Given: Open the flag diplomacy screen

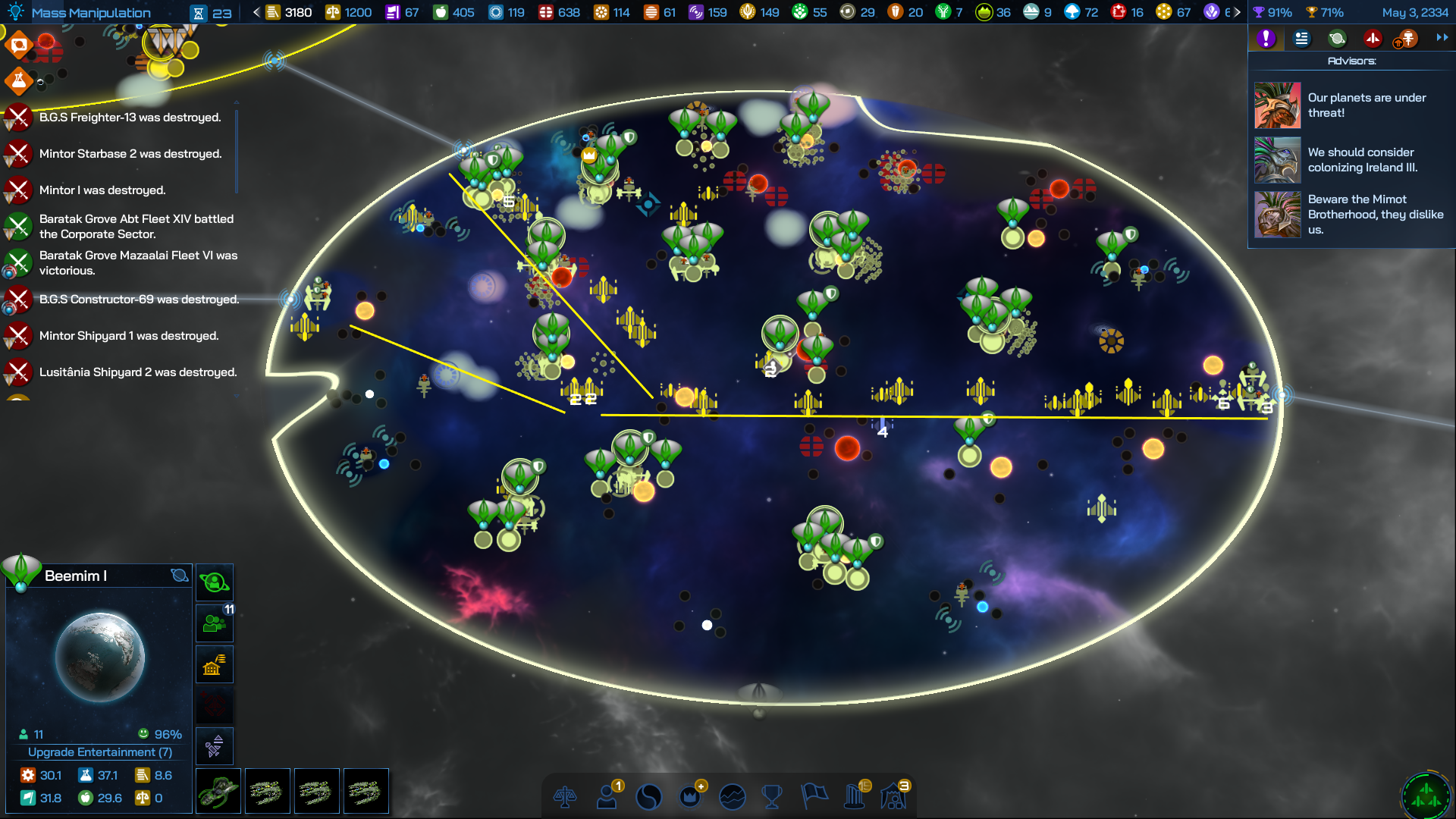Looking at the screenshot, I should [x=814, y=796].
